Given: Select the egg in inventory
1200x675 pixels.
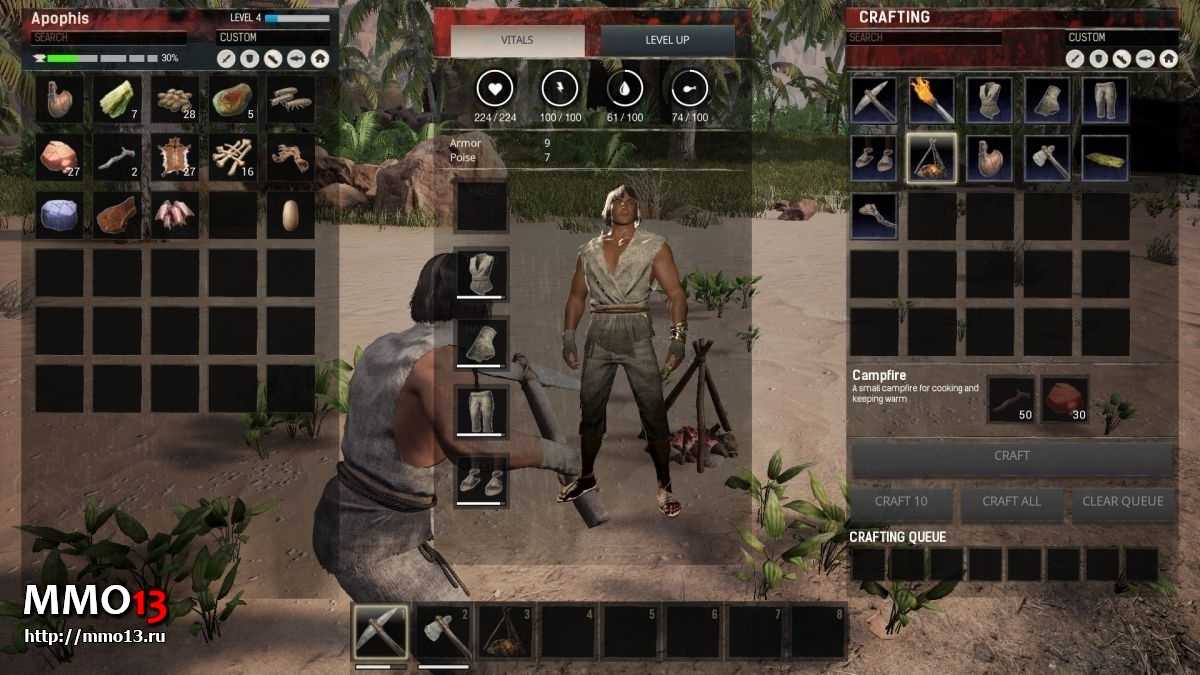Looking at the screenshot, I should (x=291, y=215).
